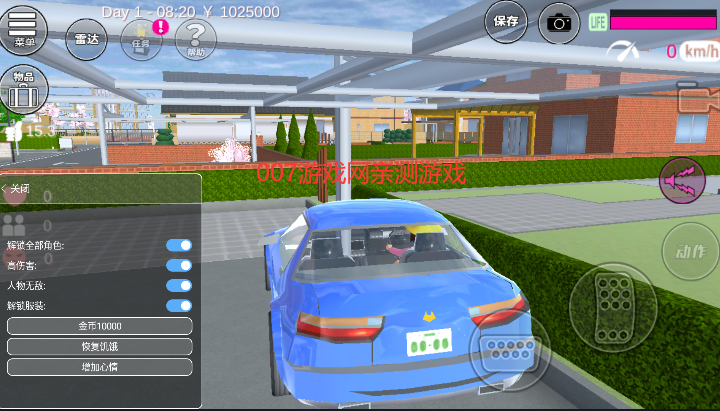The width and height of the screenshot is (720, 411).
Task: Click the 增加心情 boost mood button
Action: pos(99,367)
